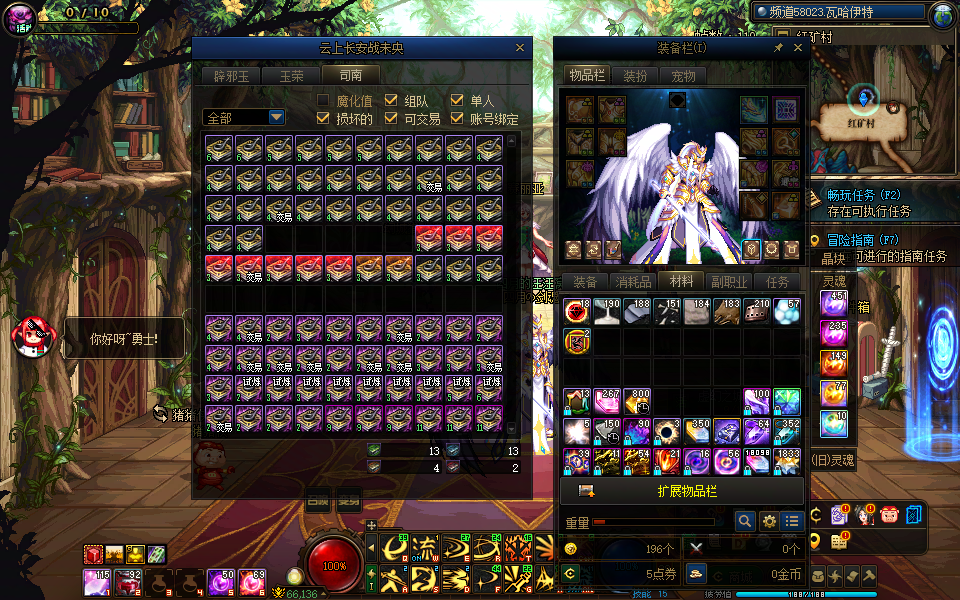The image size is (960, 600).
Task: Close the 装备栏 inventory window
Action: click(798, 47)
